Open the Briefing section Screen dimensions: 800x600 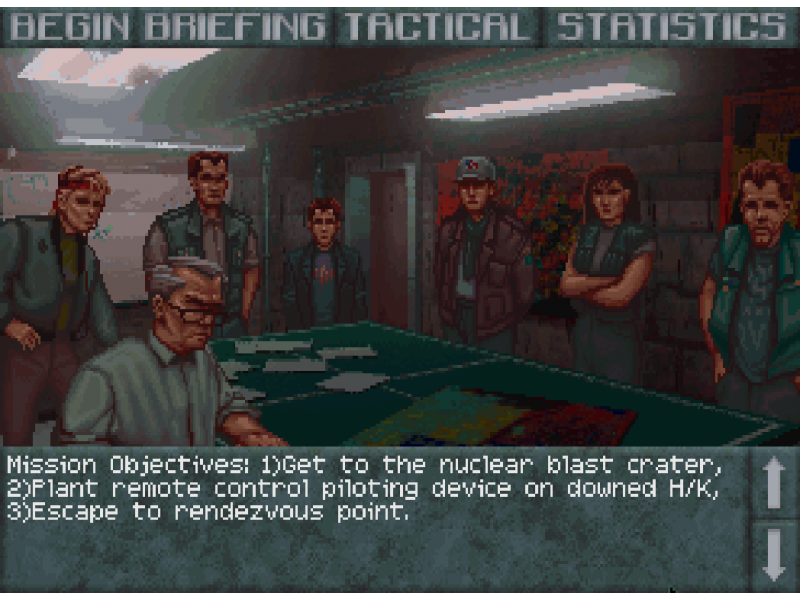[235, 26]
